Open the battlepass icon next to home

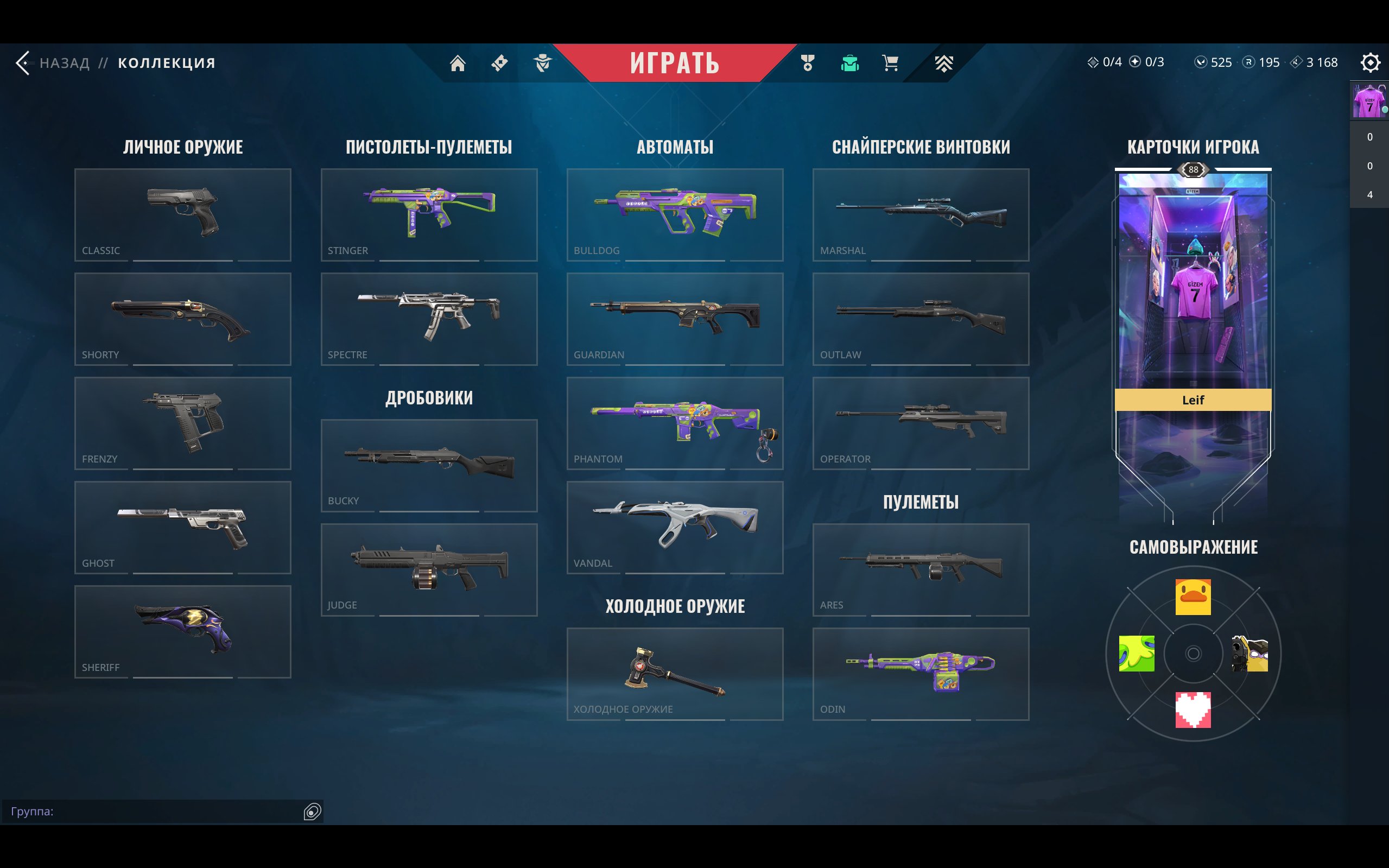click(x=499, y=63)
